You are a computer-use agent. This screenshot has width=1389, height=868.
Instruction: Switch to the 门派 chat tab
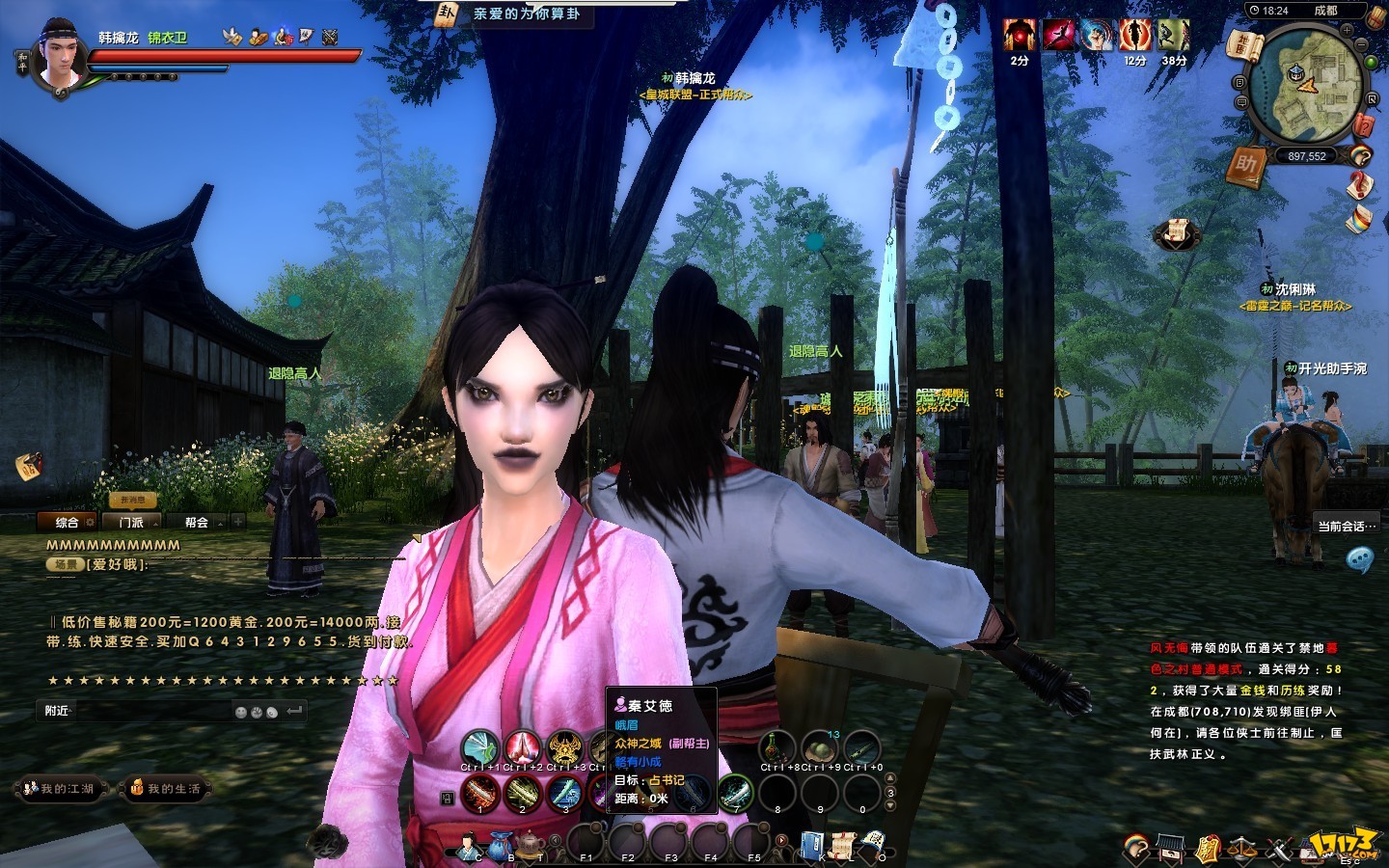coord(131,522)
